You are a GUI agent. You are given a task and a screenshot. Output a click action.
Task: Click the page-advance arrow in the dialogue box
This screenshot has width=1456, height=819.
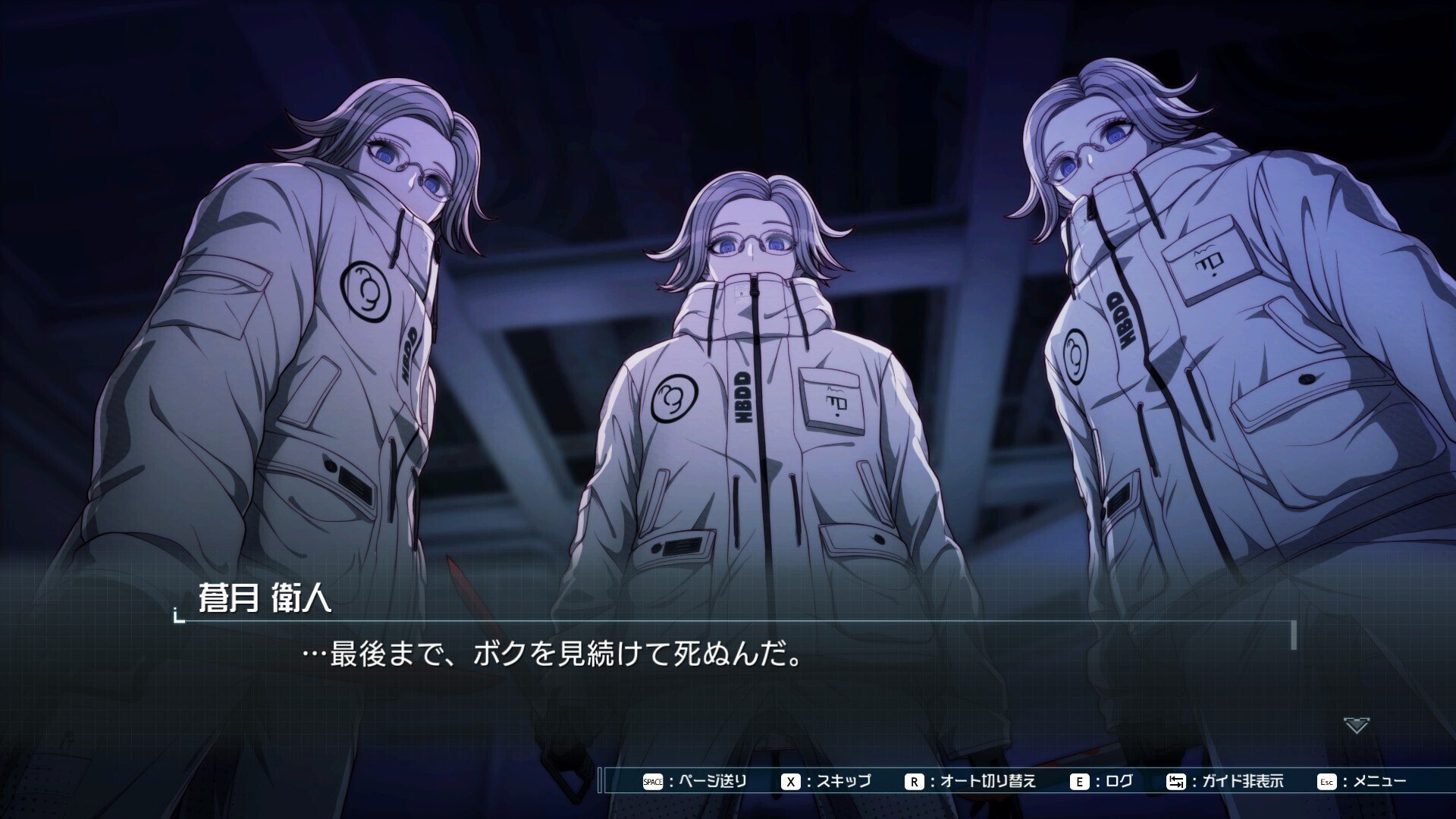coord(1356,726)
